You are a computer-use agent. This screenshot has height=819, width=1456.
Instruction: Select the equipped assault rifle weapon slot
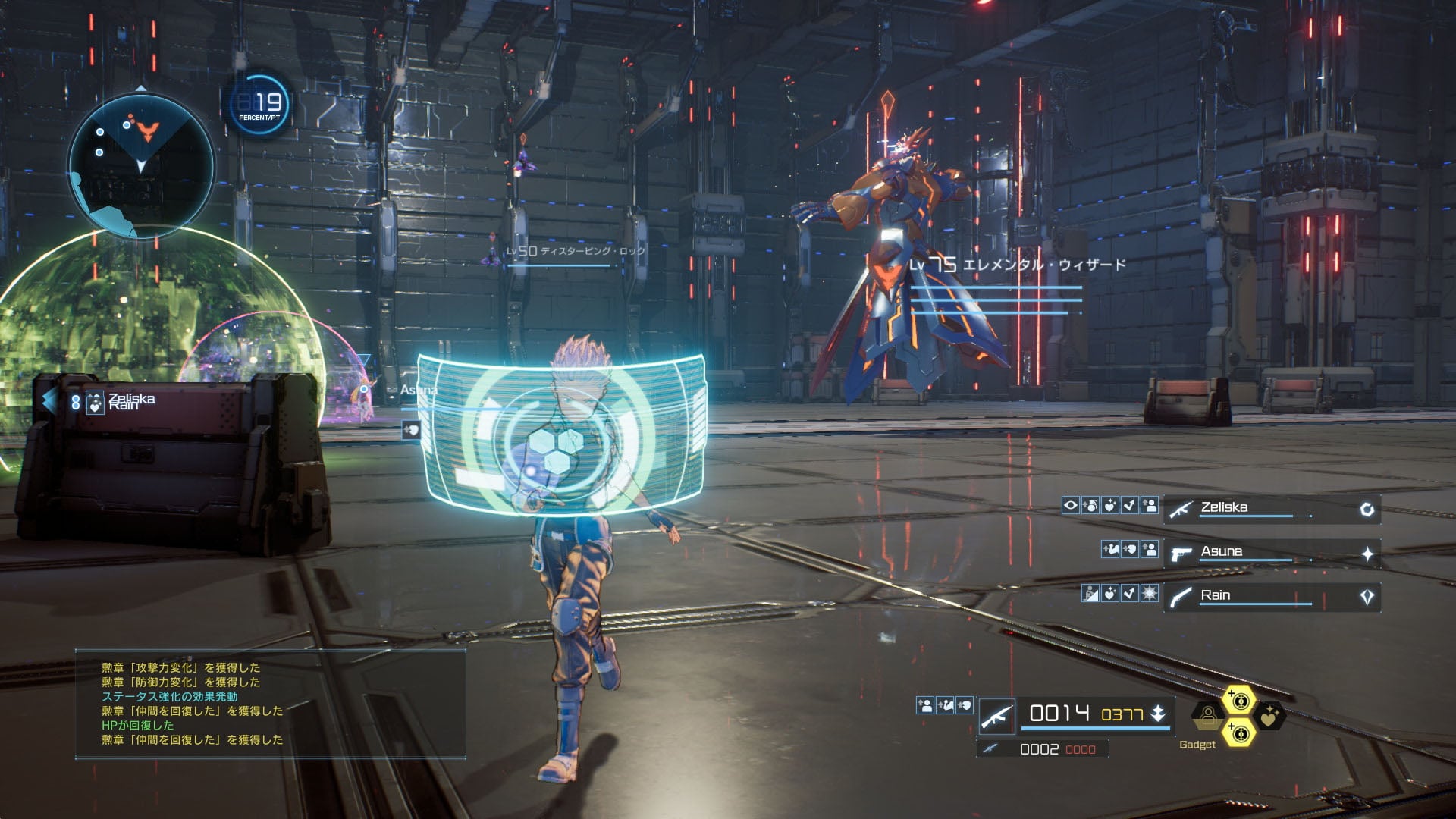click(x=997, y=715)
